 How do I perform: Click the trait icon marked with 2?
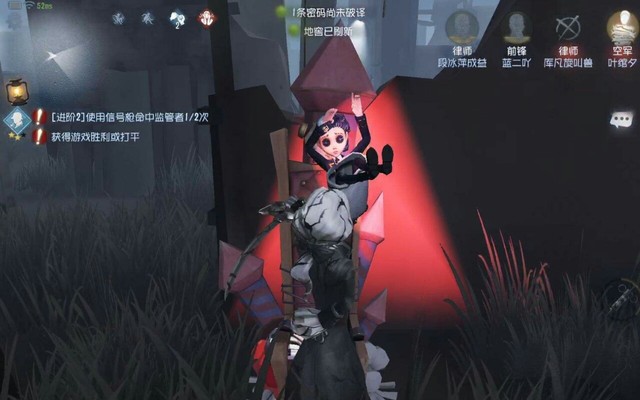coord(178,18)
